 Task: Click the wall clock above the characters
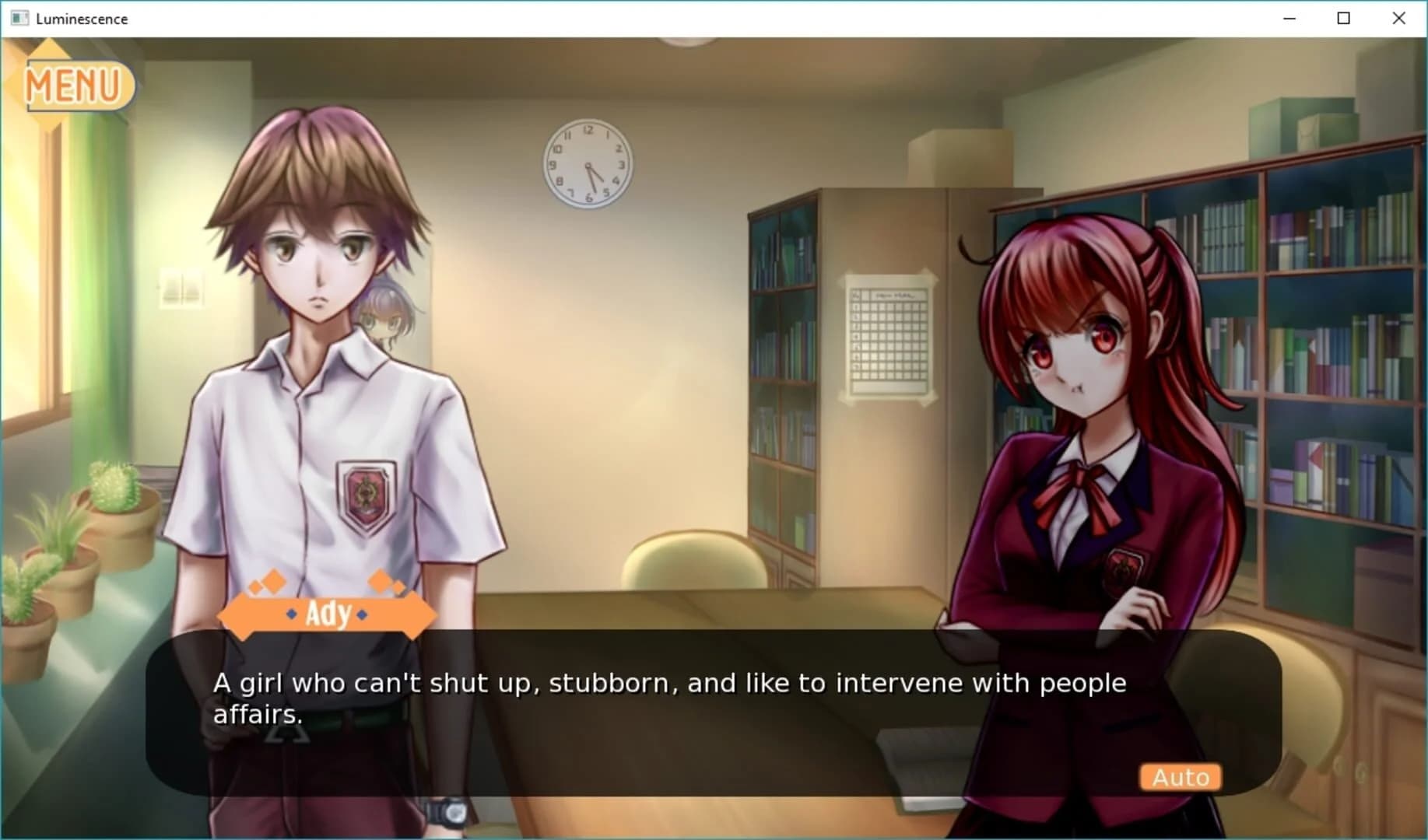(588, 163)
